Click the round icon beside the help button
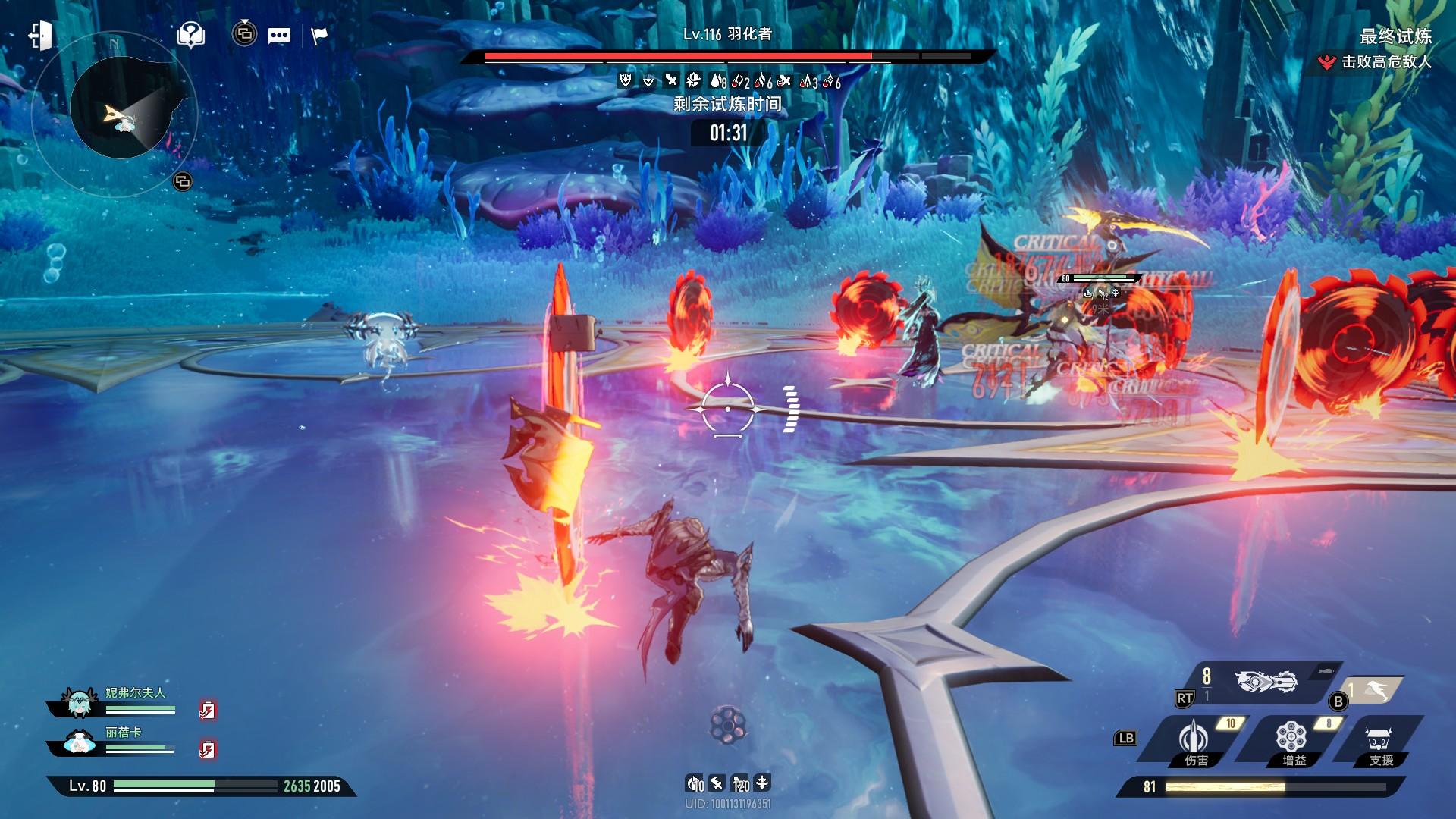The height and width of the screenshot is (819, 1456). (244, 34)
